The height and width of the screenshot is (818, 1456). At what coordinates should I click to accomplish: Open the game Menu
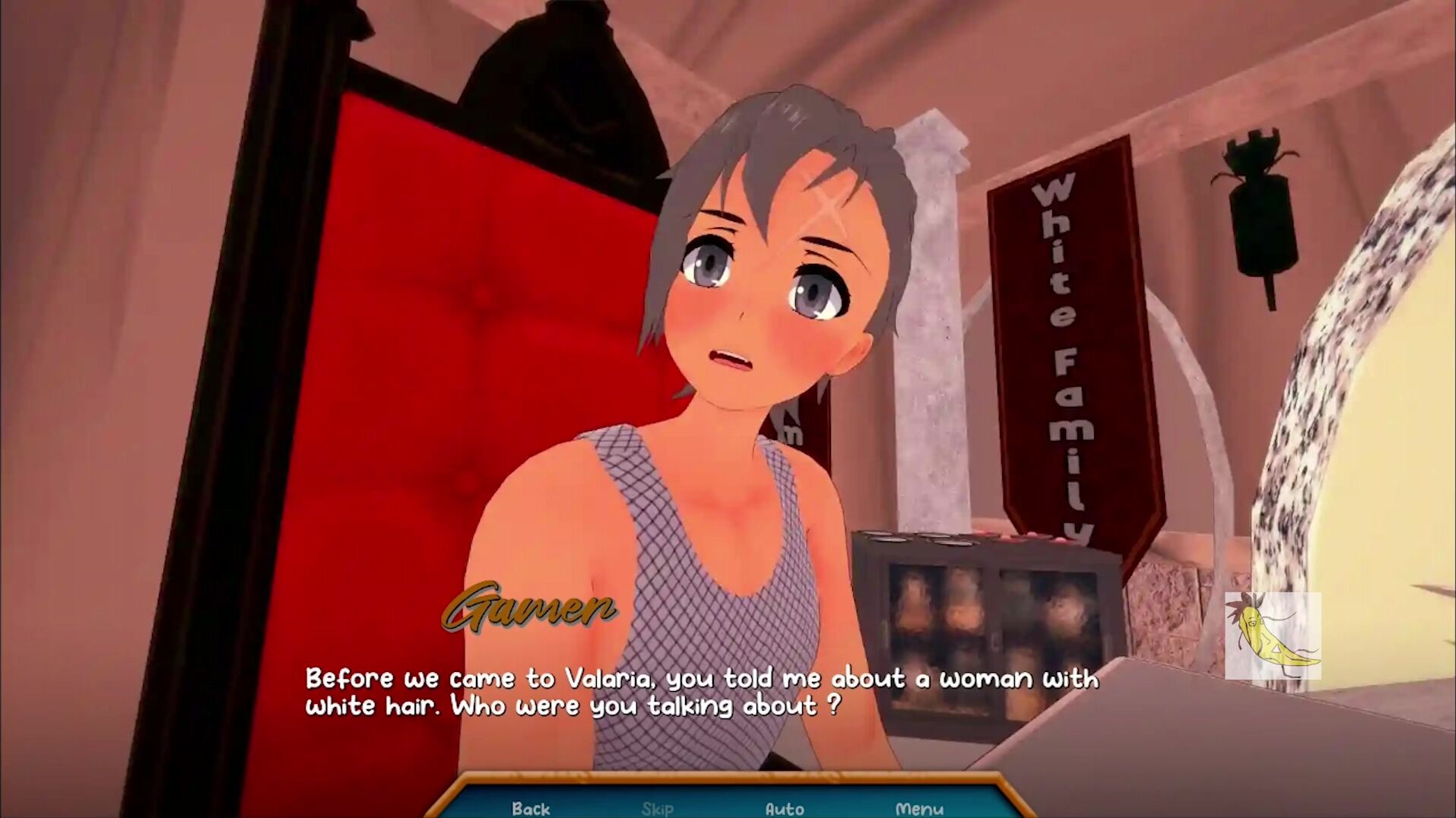tap(919, 807)
